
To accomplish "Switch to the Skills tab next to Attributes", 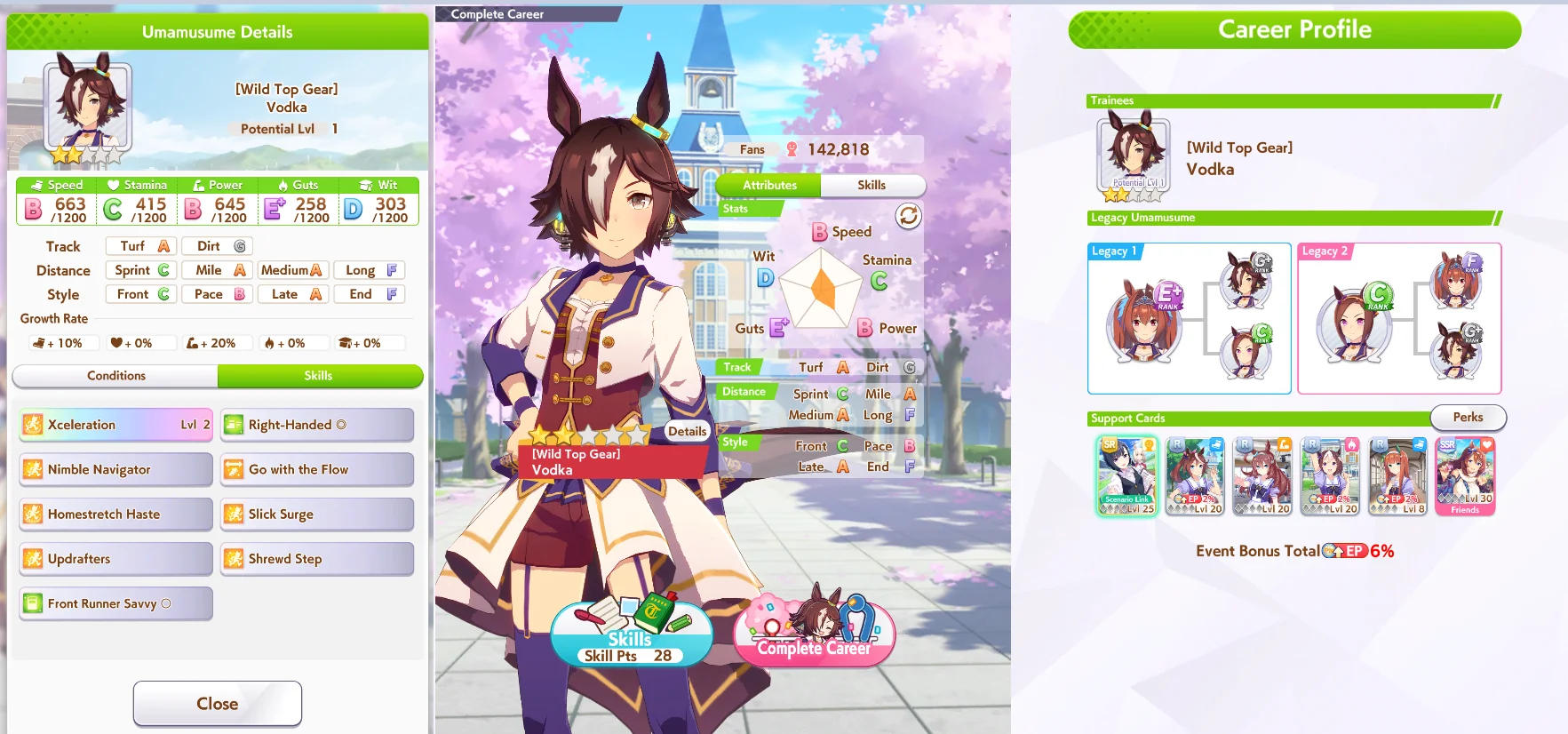I will pyautogui.click(x=872, y=185).
